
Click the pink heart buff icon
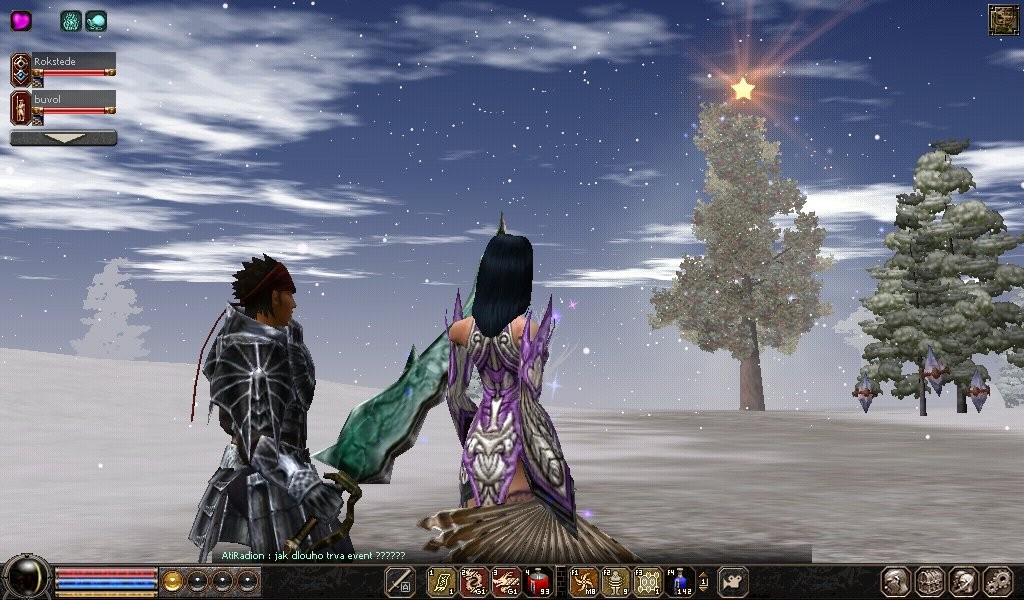click(x=21, y=20)
